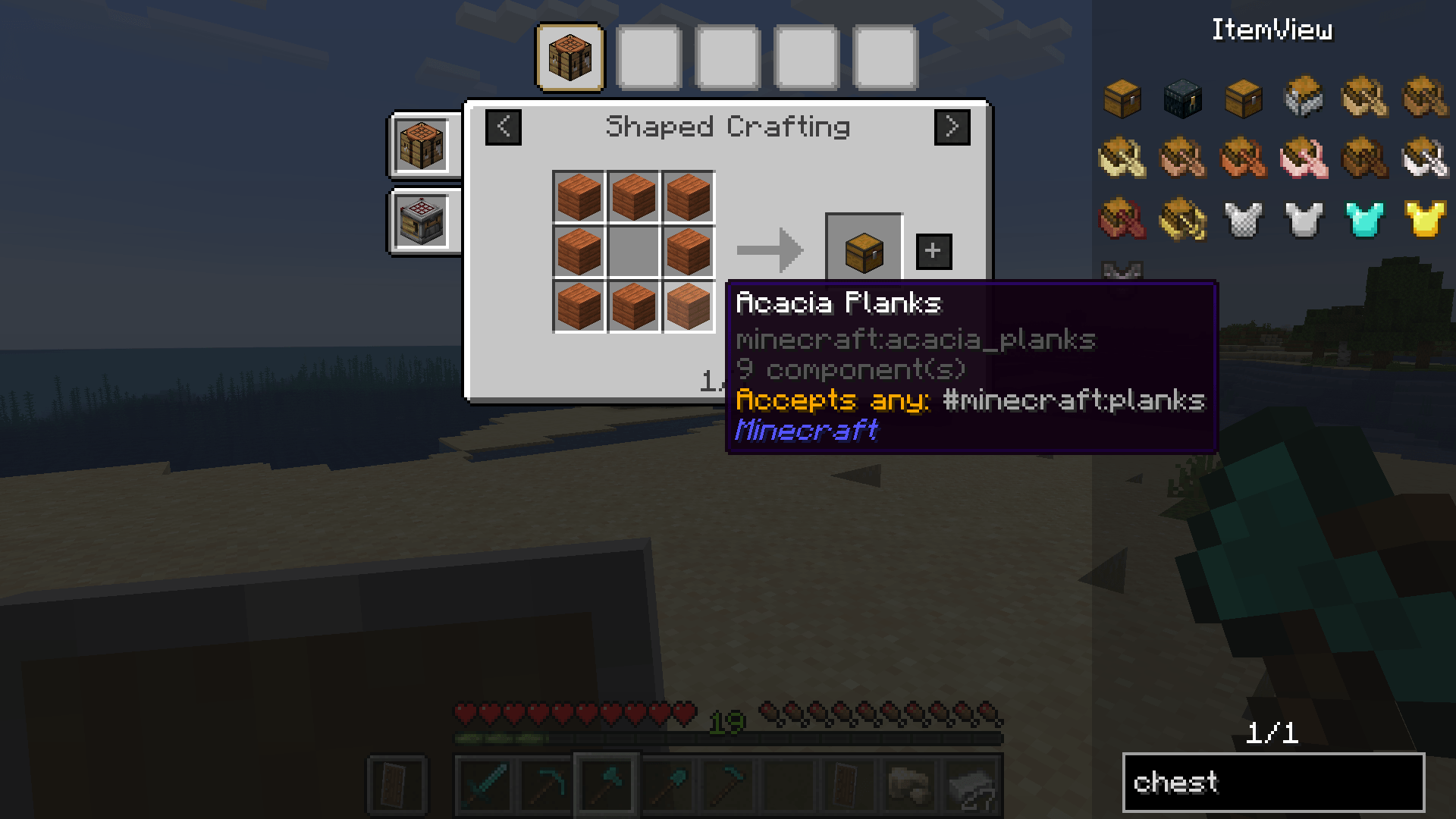Go to the next recipe page with the right arrow
This screenshot has height=819, width=1456.
point(953,127)
